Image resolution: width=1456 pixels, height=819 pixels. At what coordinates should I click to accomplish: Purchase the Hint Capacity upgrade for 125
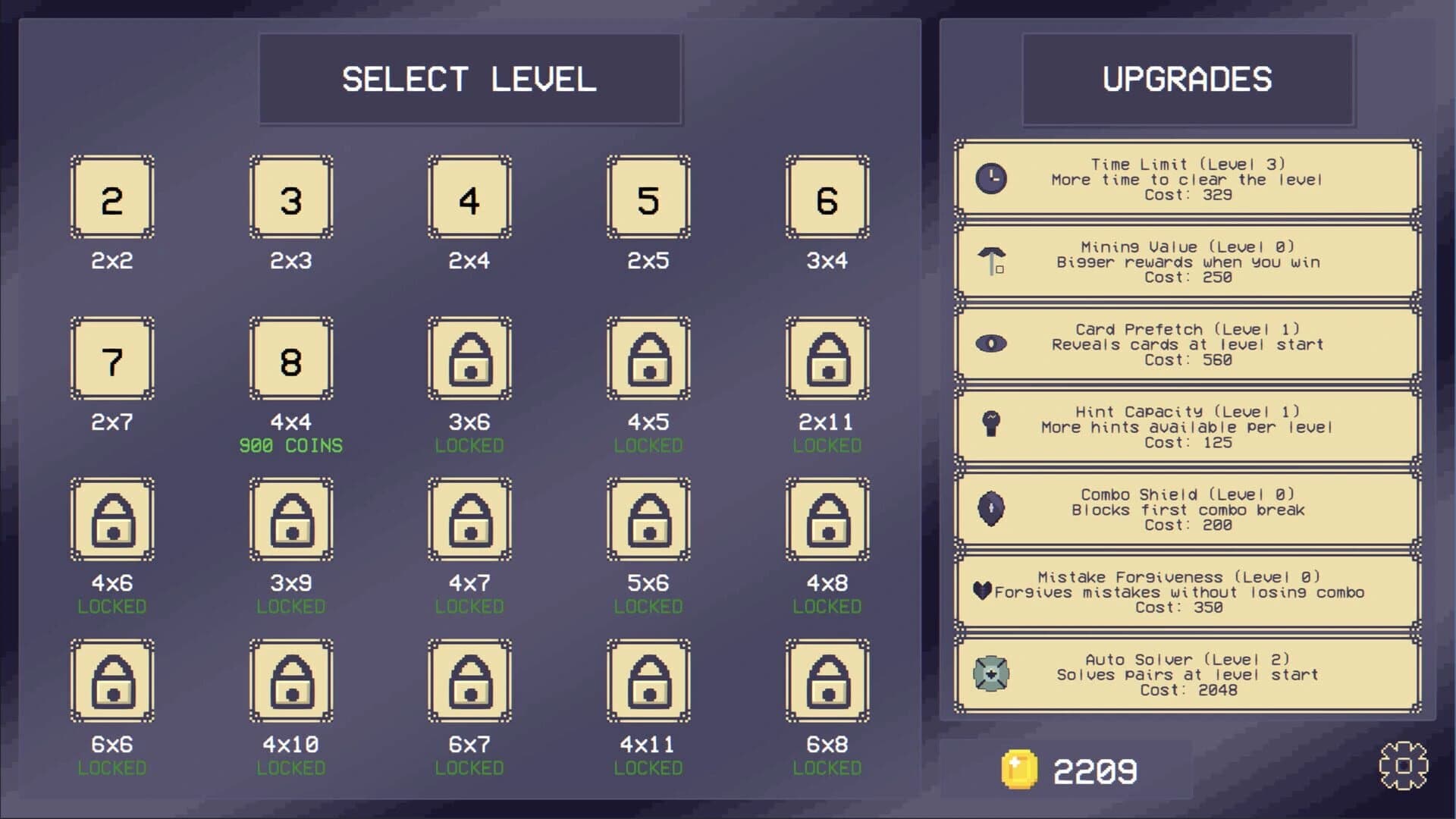[1188, 428]
